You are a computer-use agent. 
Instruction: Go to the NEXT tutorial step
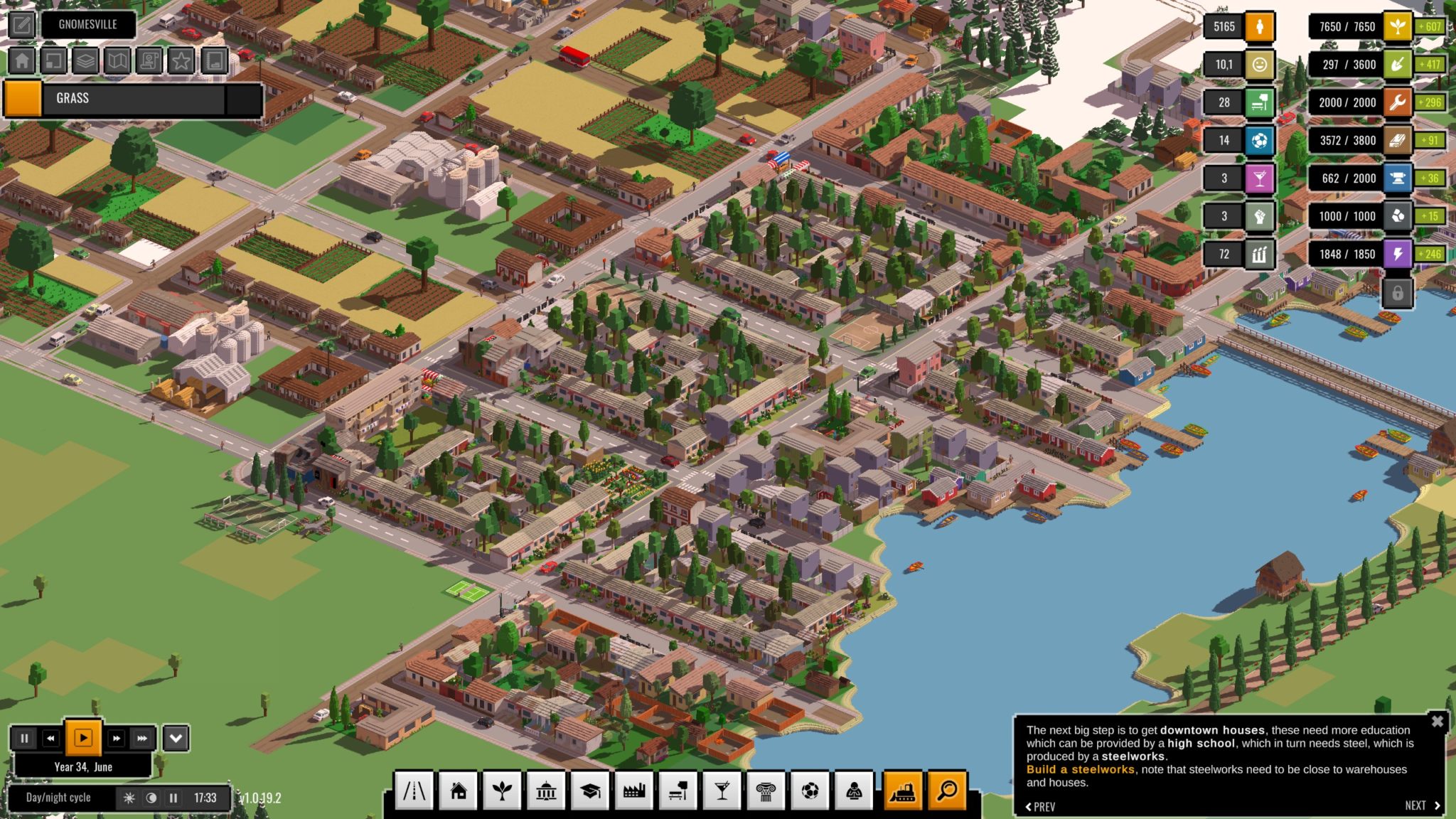[1422, 805]
